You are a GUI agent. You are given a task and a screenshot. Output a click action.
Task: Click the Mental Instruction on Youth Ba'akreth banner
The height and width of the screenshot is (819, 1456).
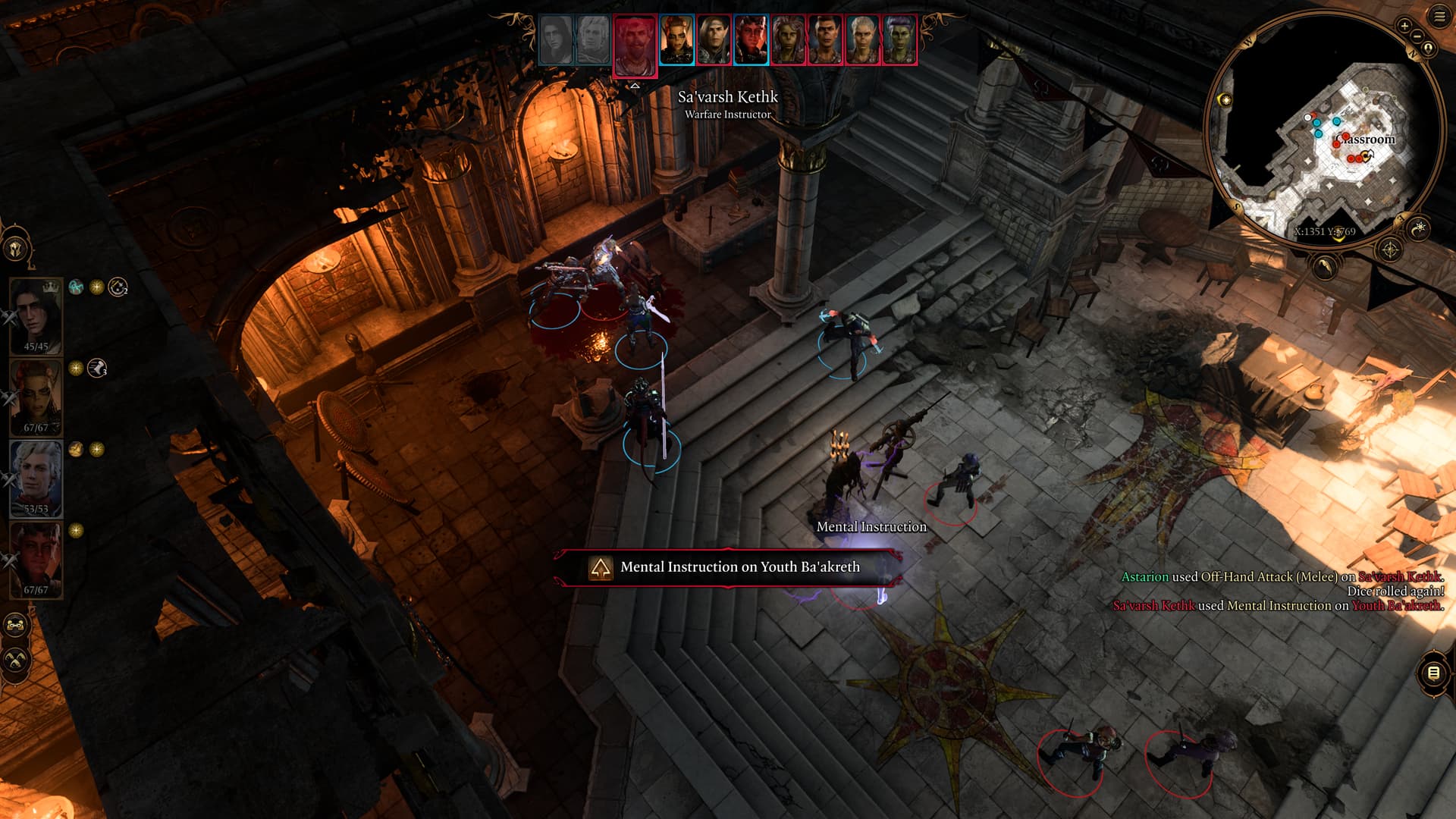(x=728, y=567)
